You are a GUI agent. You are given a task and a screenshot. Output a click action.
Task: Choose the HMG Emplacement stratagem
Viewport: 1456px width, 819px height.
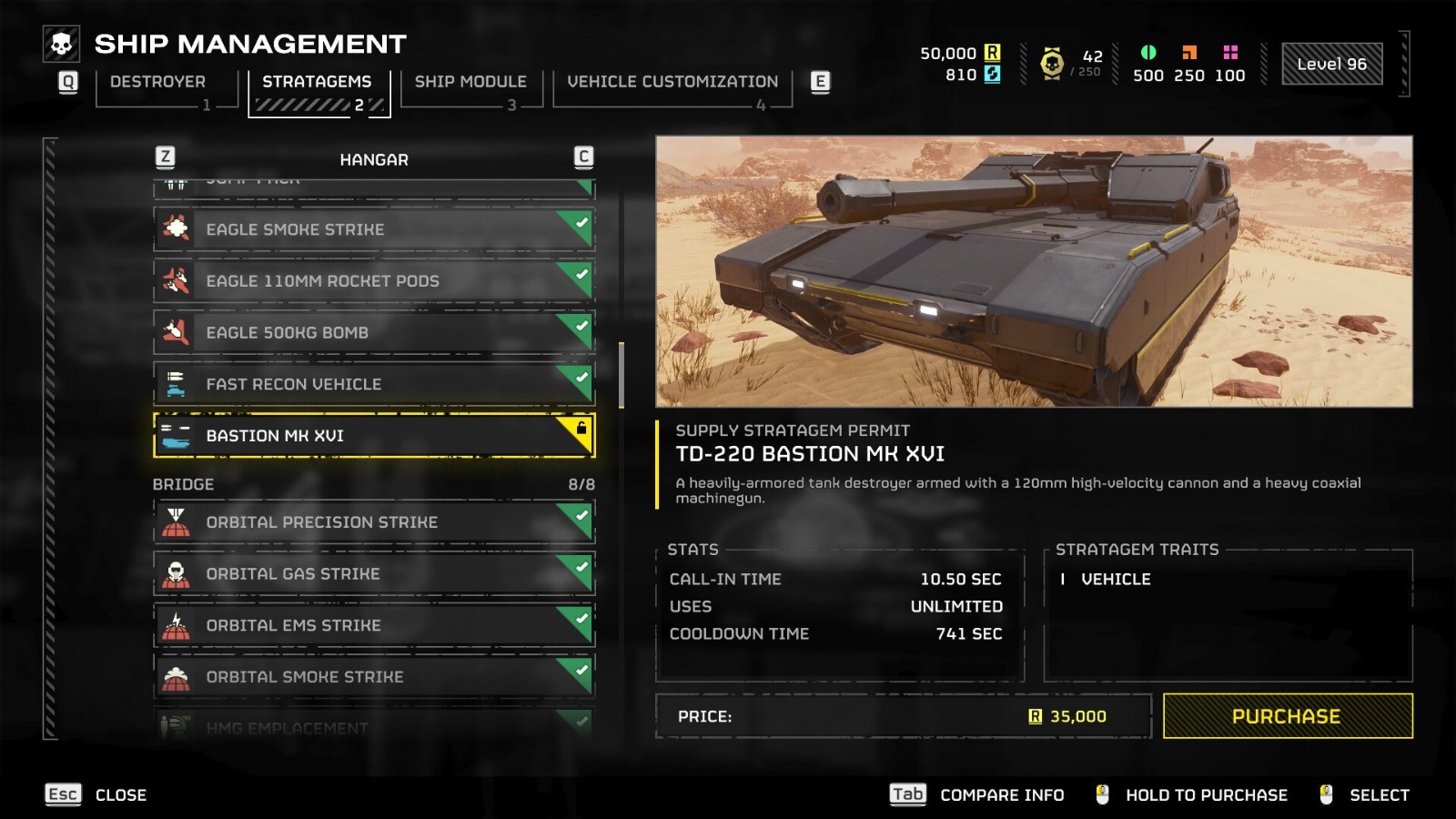coord(373,726)
